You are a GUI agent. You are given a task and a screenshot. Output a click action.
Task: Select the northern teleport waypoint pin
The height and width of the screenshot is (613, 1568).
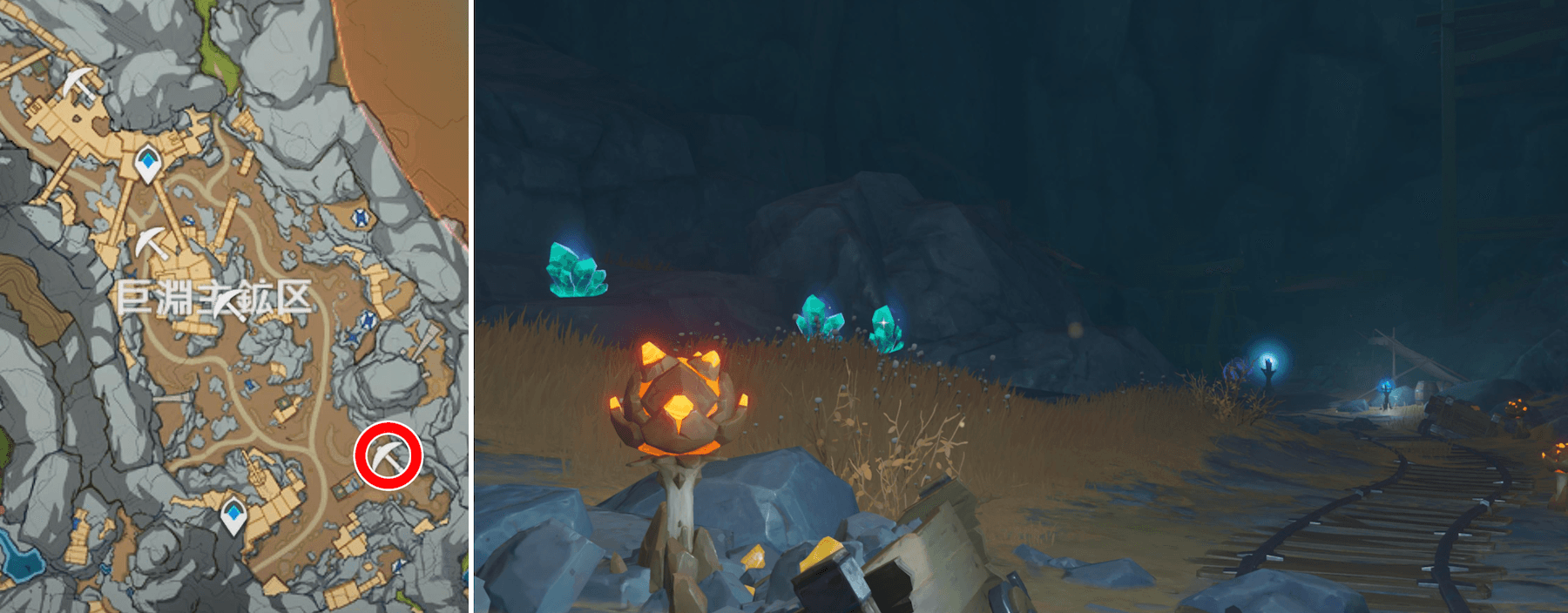[149, 164]
